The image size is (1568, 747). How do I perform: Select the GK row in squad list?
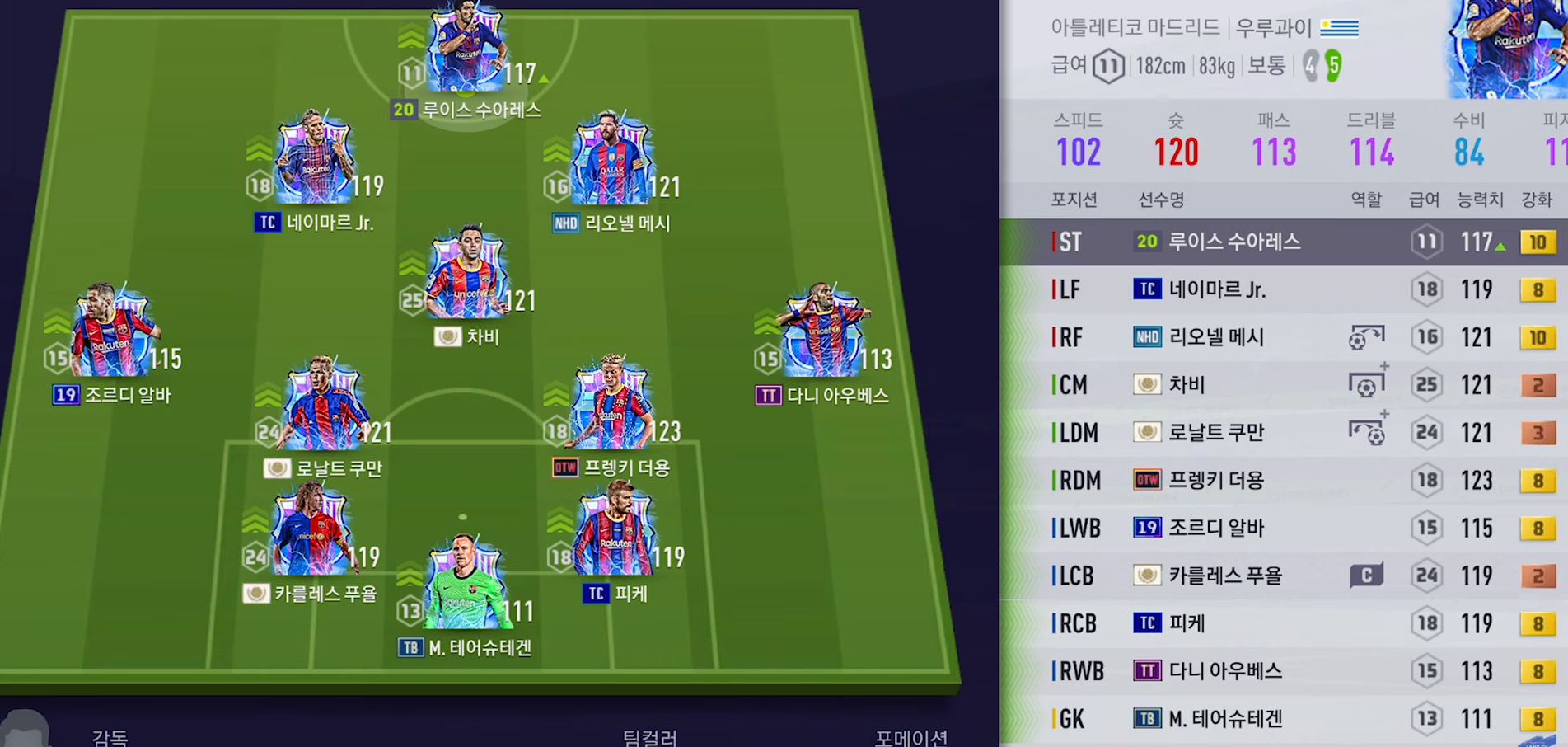(1284, 719)
